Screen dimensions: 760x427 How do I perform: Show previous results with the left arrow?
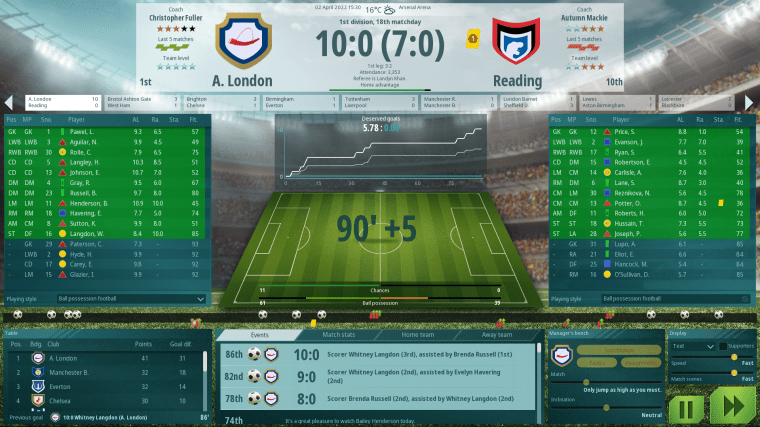9,102
